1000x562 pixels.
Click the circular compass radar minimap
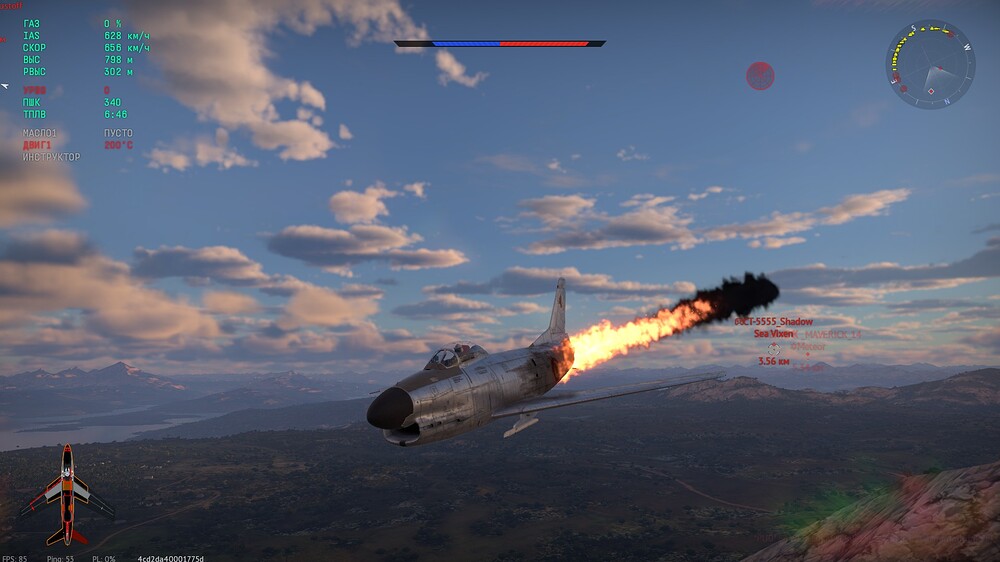tap(930, 65)
